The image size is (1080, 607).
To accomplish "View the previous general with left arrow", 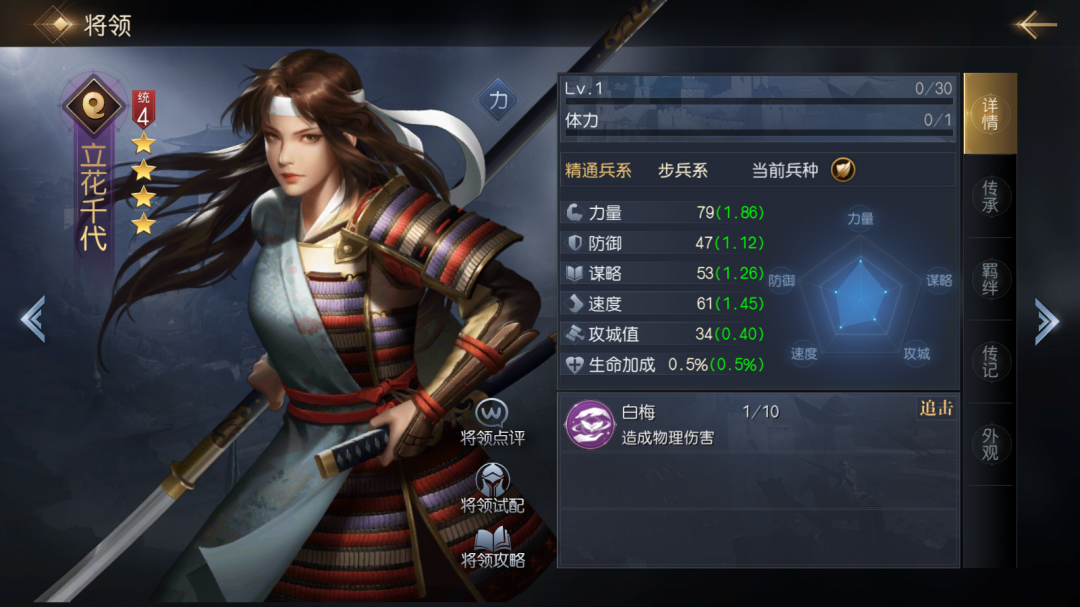I will tap(32, 320).
